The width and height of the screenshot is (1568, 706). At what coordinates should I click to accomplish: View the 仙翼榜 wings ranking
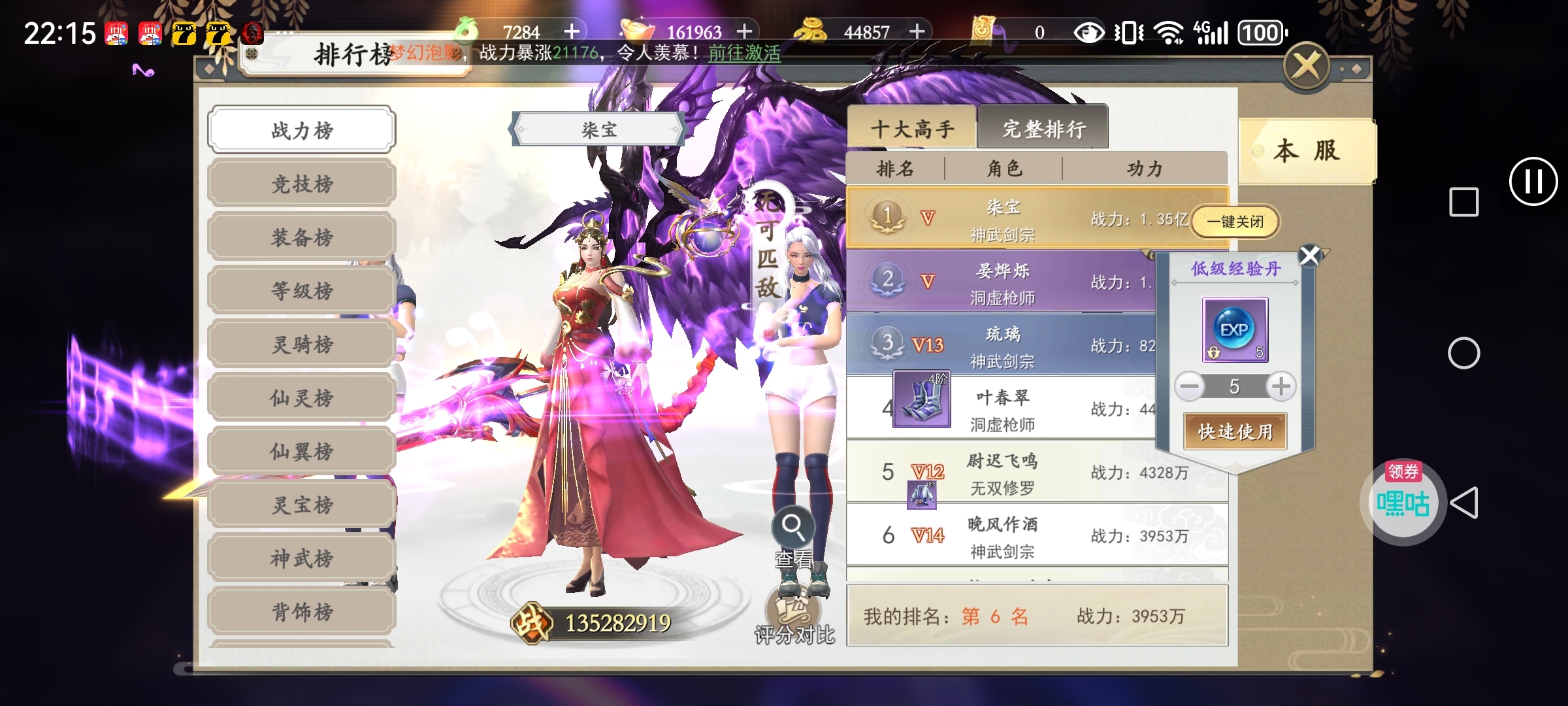pos(302,451)
